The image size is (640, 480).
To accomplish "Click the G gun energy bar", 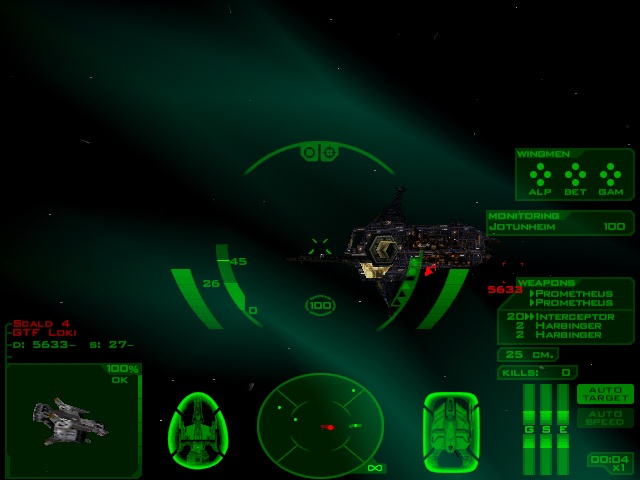I will pyautogui.click(x=529, y=428).
